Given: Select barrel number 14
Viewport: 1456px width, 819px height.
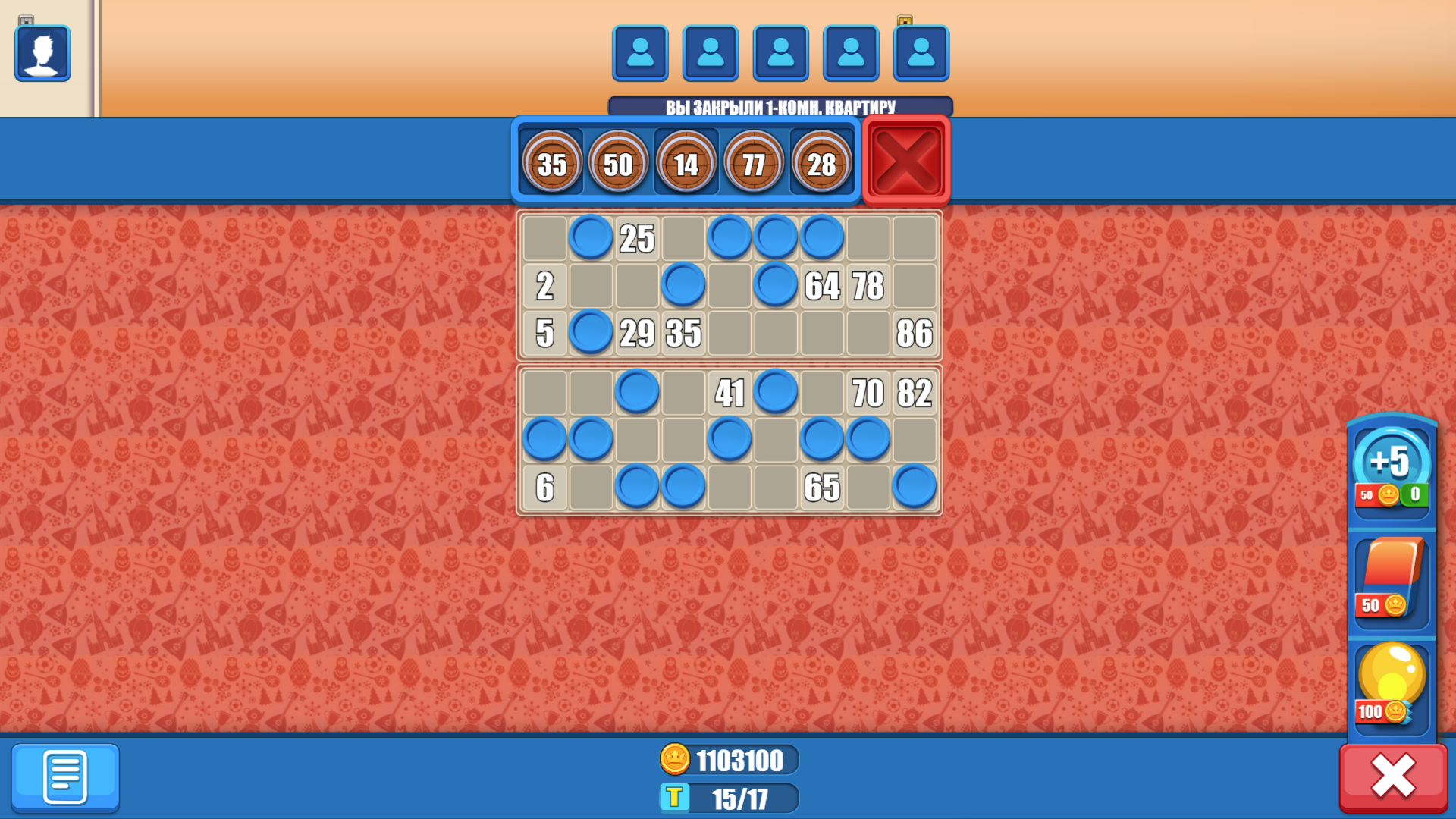Looking at the screenshot, I should click(x=687, y=162).
